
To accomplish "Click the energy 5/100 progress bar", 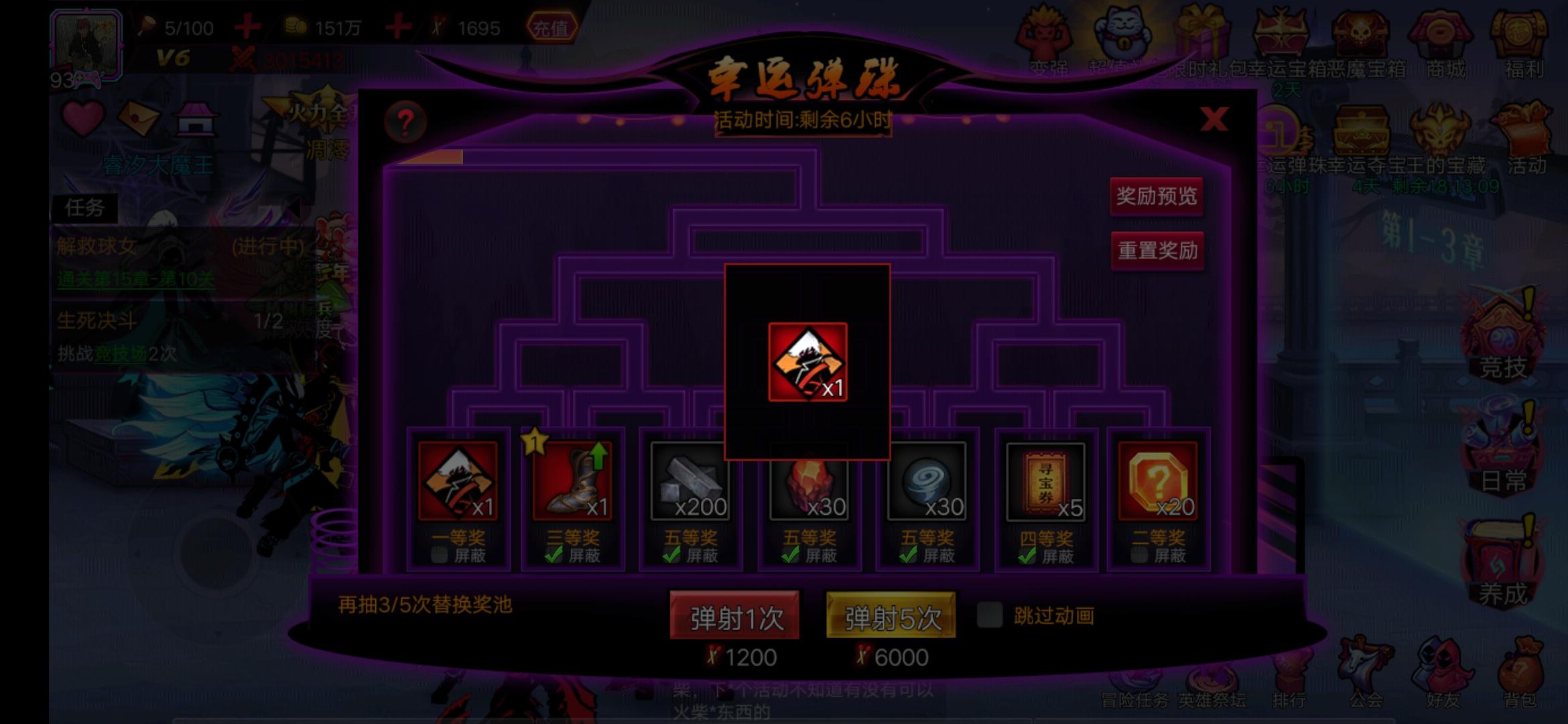I will [x=188, y=28].
